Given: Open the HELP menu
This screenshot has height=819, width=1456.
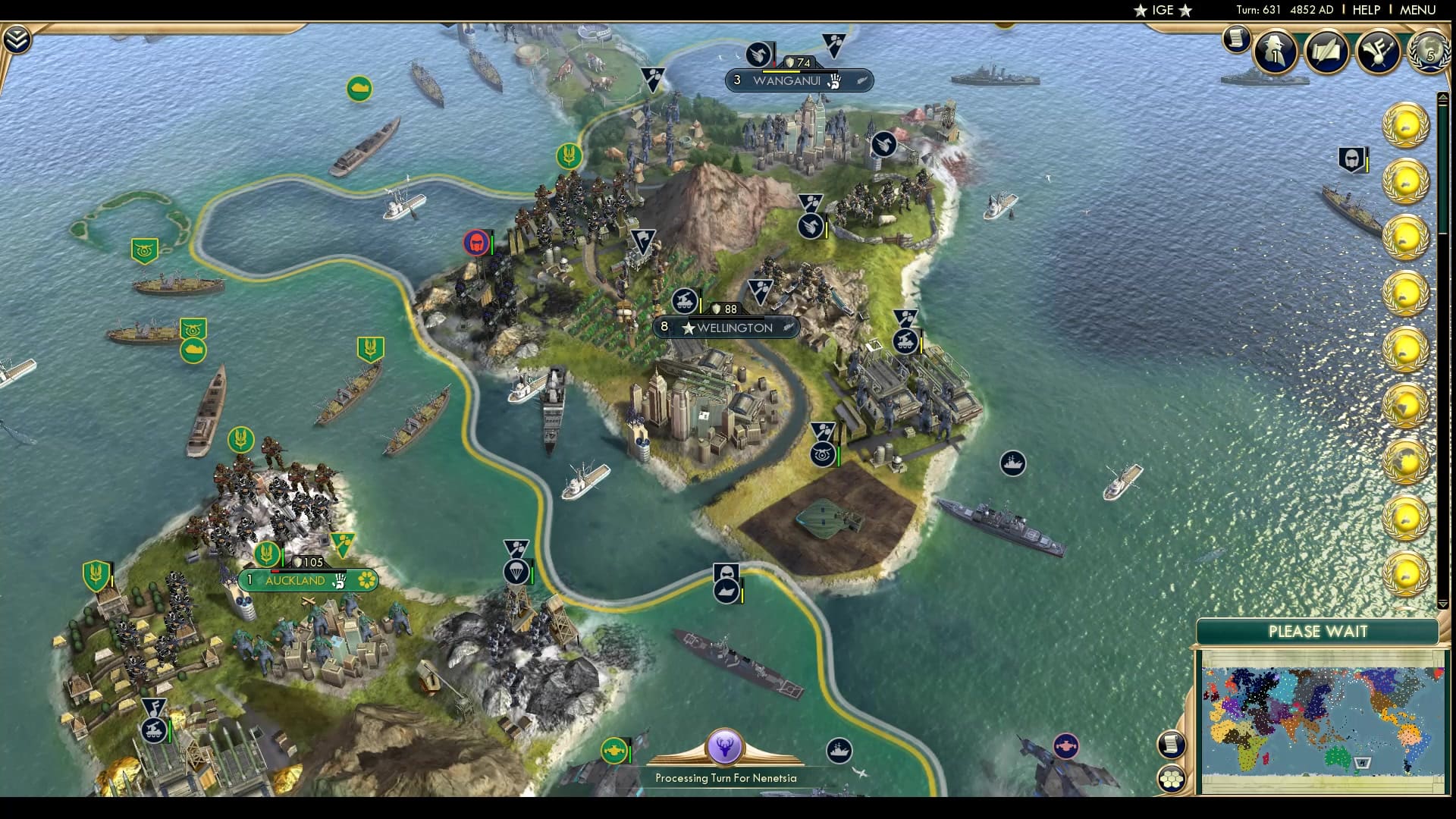Looking at the screenshot, I should 1365,10.
